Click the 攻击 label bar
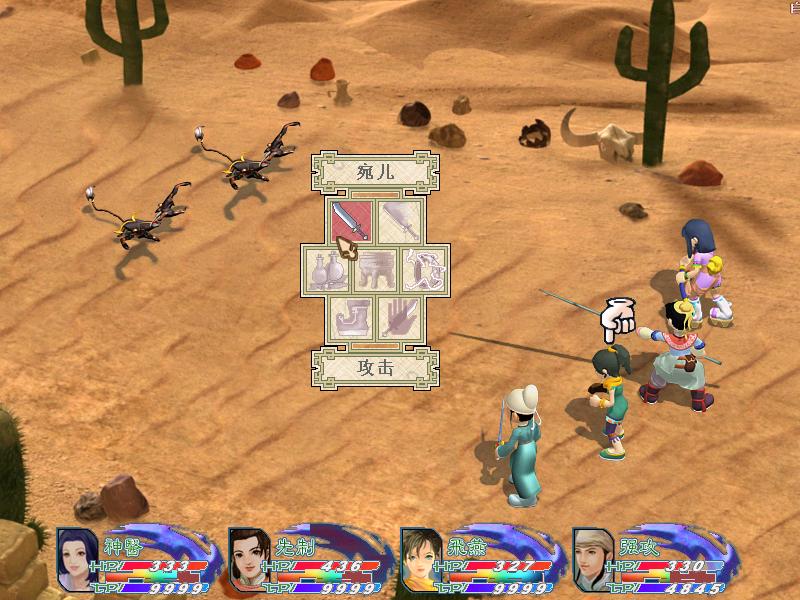Image resolution: width=800 pixels, height=600 pixels. coord(375,366)
